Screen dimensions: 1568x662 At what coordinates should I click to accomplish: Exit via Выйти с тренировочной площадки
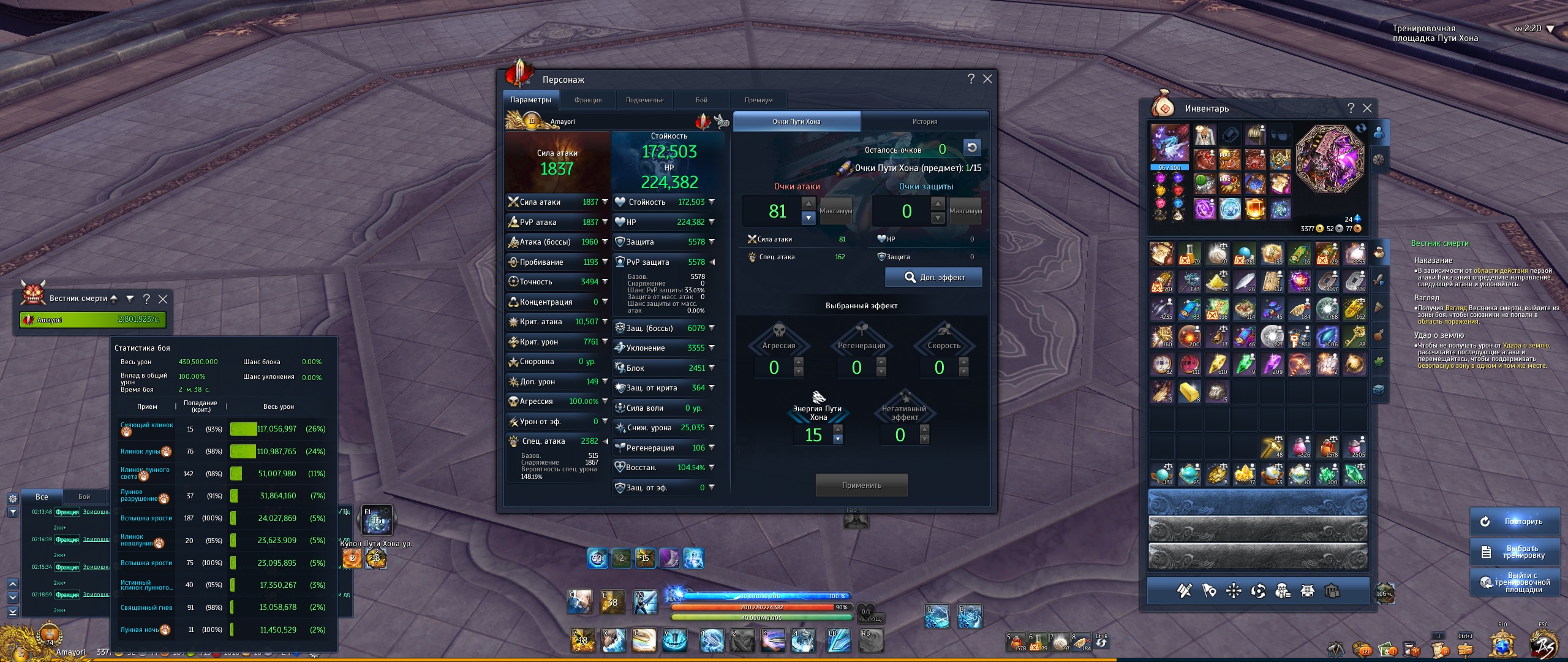(x=1514, y=582)
